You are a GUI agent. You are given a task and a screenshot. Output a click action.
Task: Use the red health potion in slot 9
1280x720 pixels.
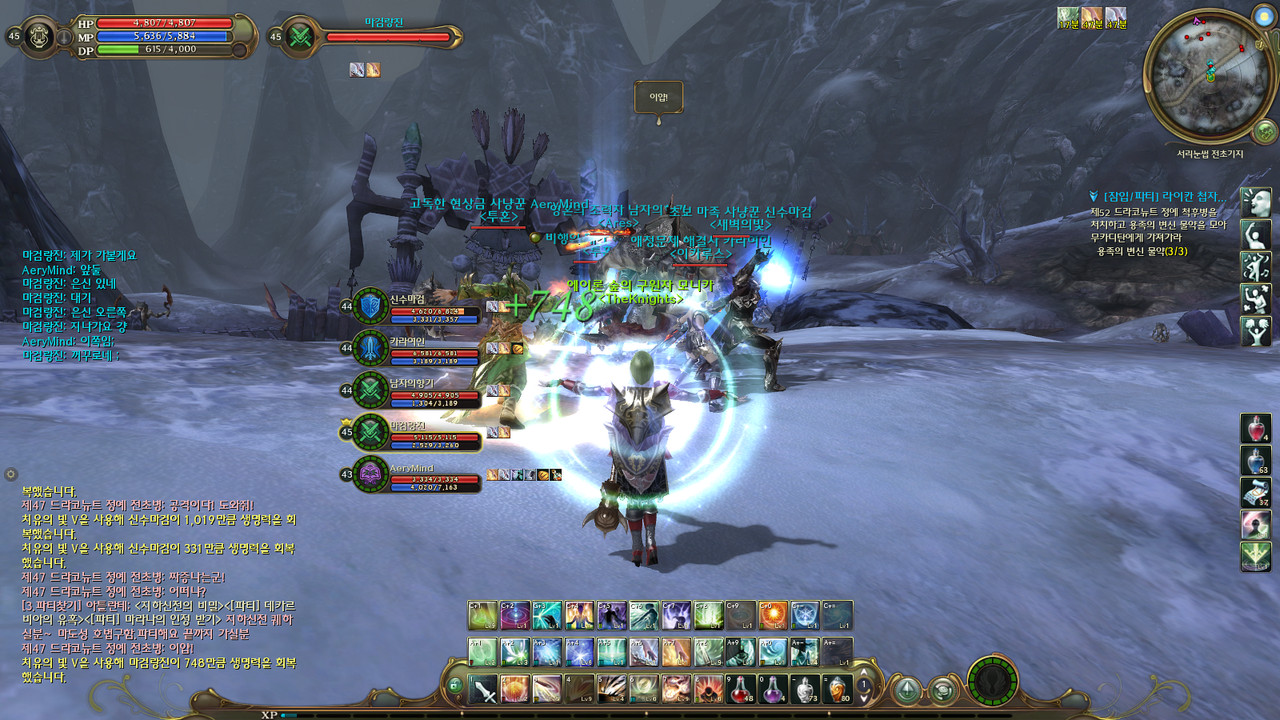tap(741, 689)
